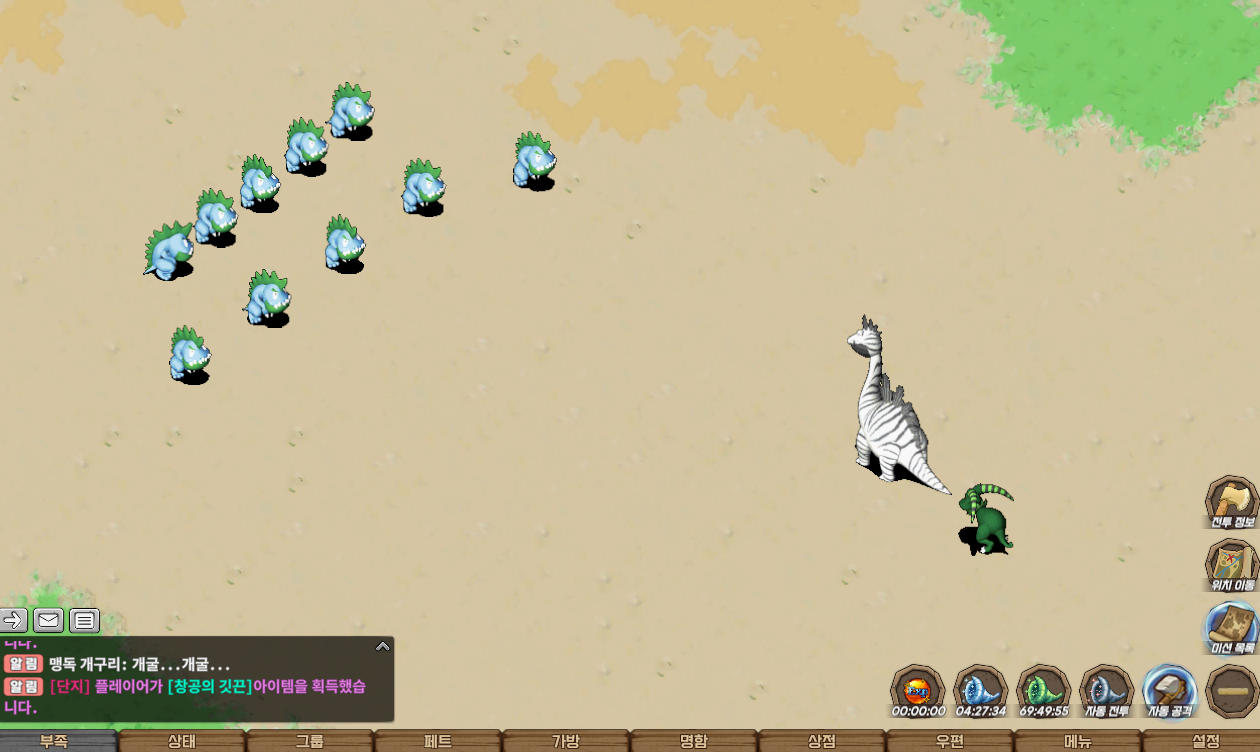Open the 페트 (pet) menu
1260x752 pixels.
coord(438,741)
